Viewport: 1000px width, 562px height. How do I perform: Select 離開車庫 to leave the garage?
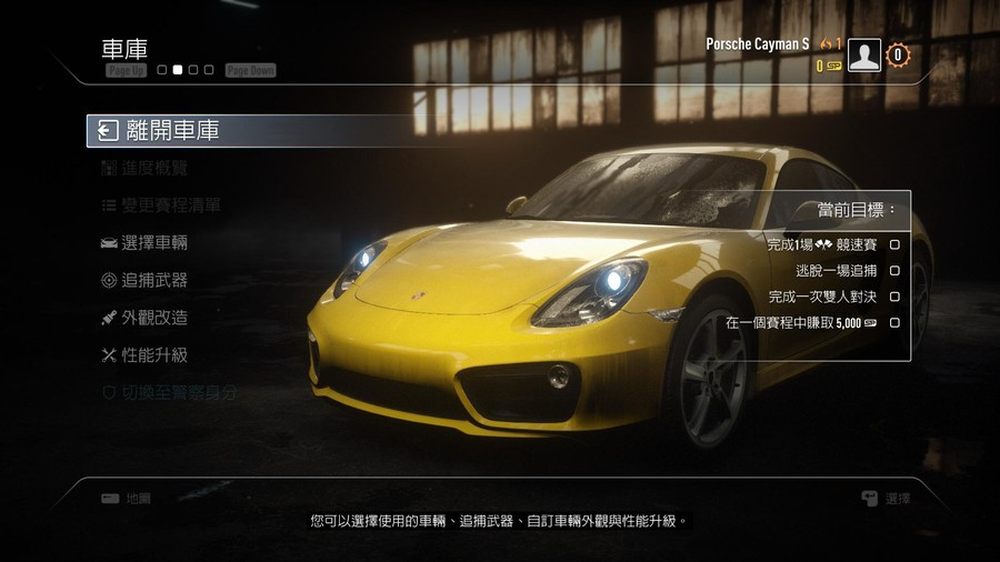pos(172,130)
